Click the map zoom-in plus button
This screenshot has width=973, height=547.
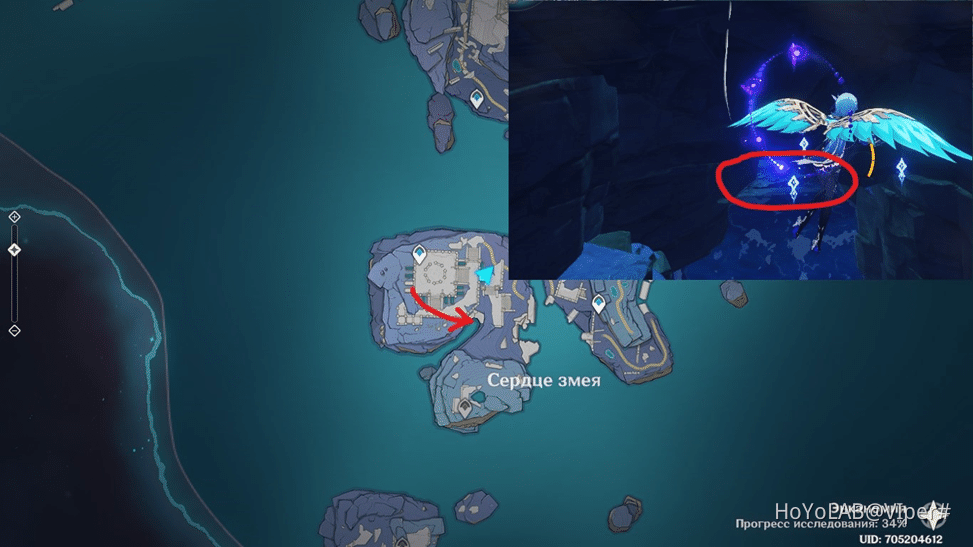(x=14, y=216)
